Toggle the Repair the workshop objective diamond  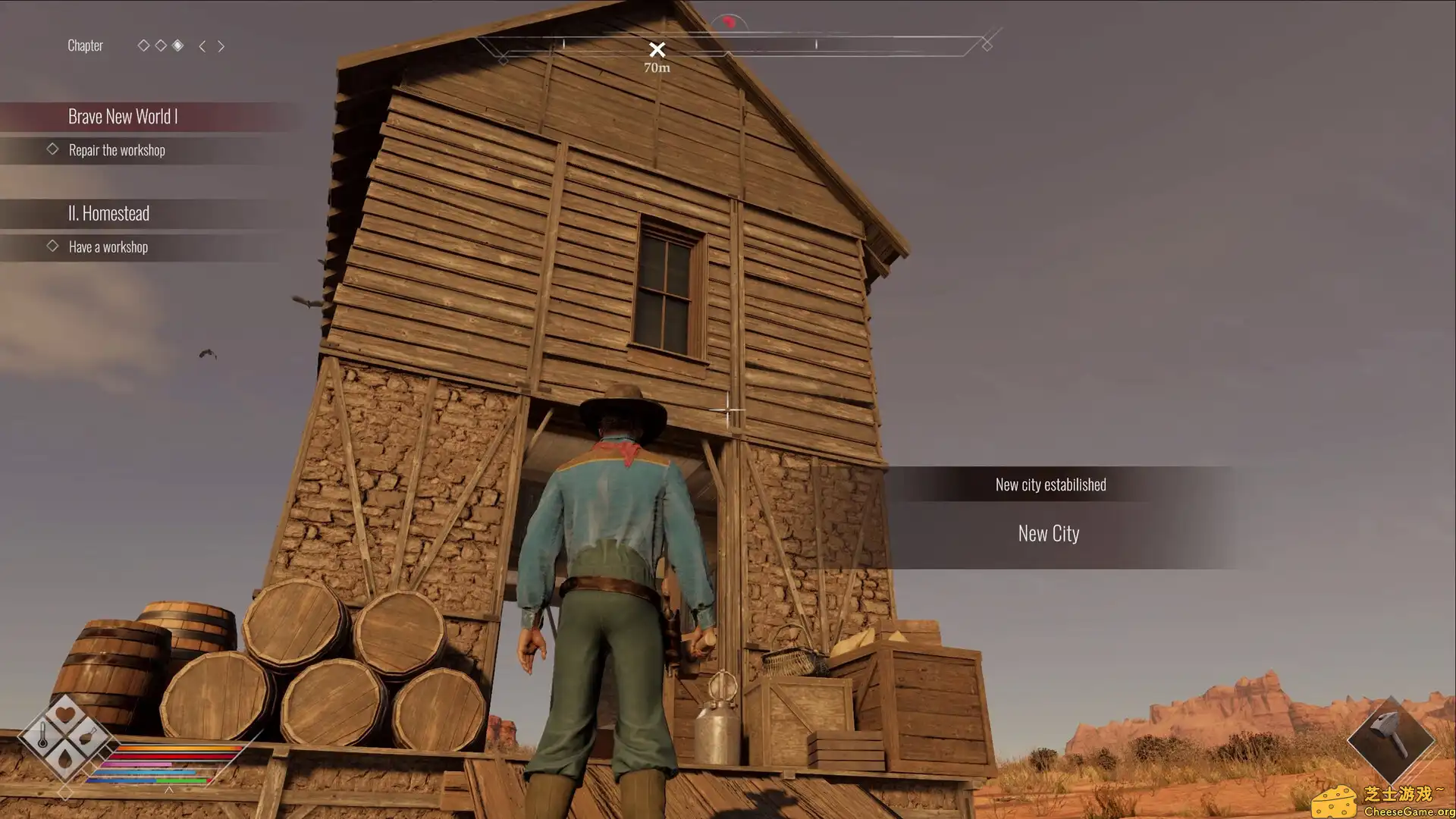point(53,149)
